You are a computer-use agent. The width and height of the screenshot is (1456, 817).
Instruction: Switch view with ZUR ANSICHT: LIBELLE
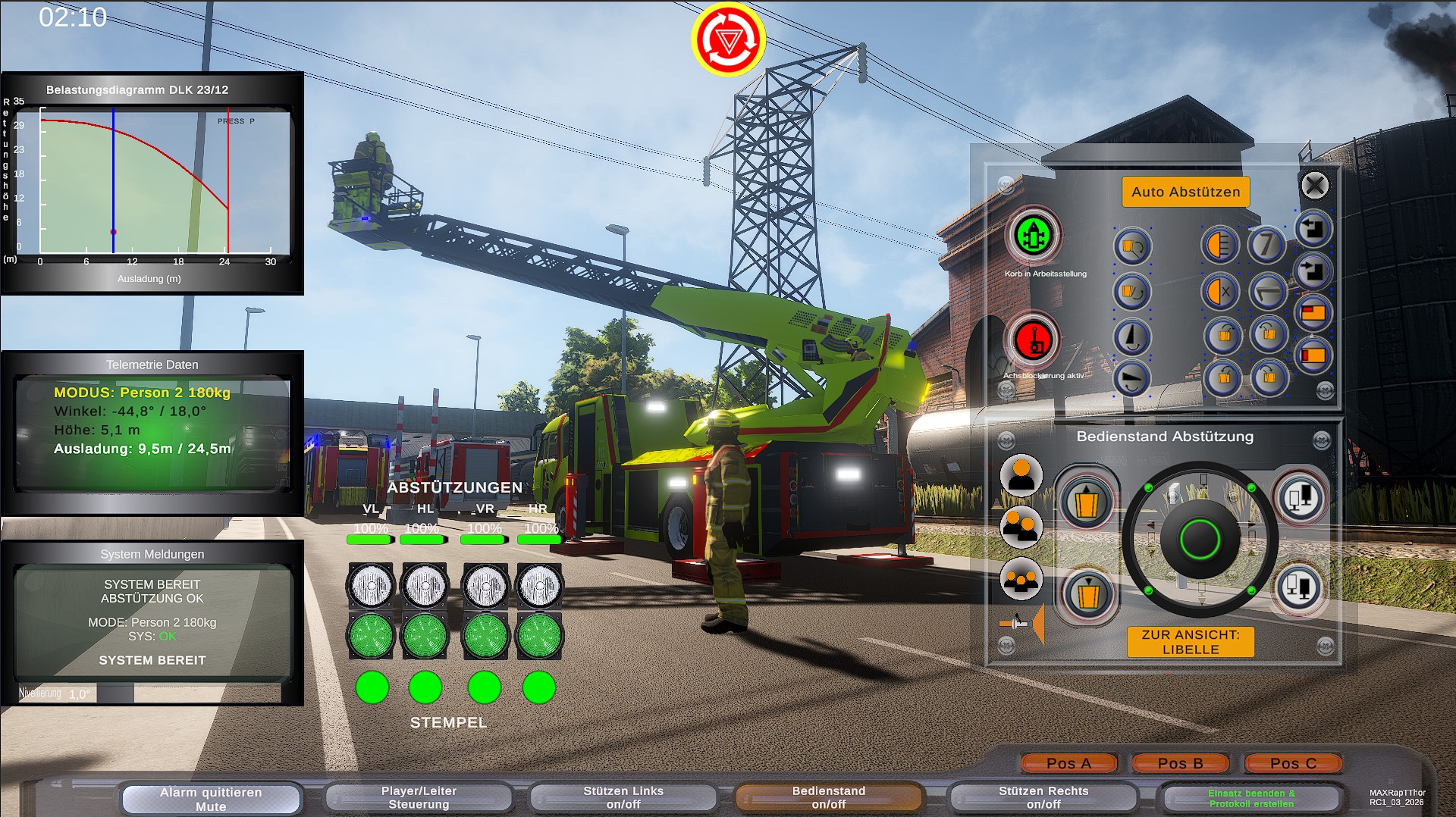coord(1191,643)
